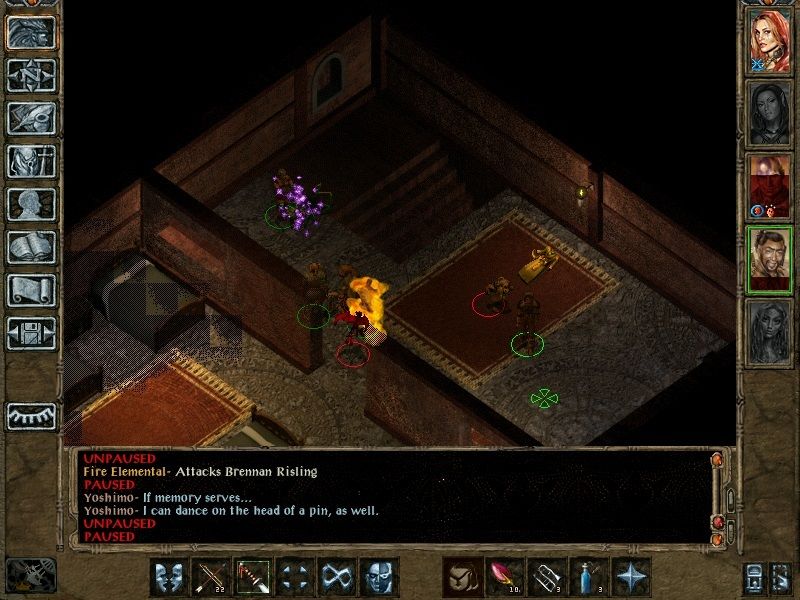Use the blue potion quick item
Image resolution: width=800 pixels, height=600 pixels.
click(x=588, y=577)
